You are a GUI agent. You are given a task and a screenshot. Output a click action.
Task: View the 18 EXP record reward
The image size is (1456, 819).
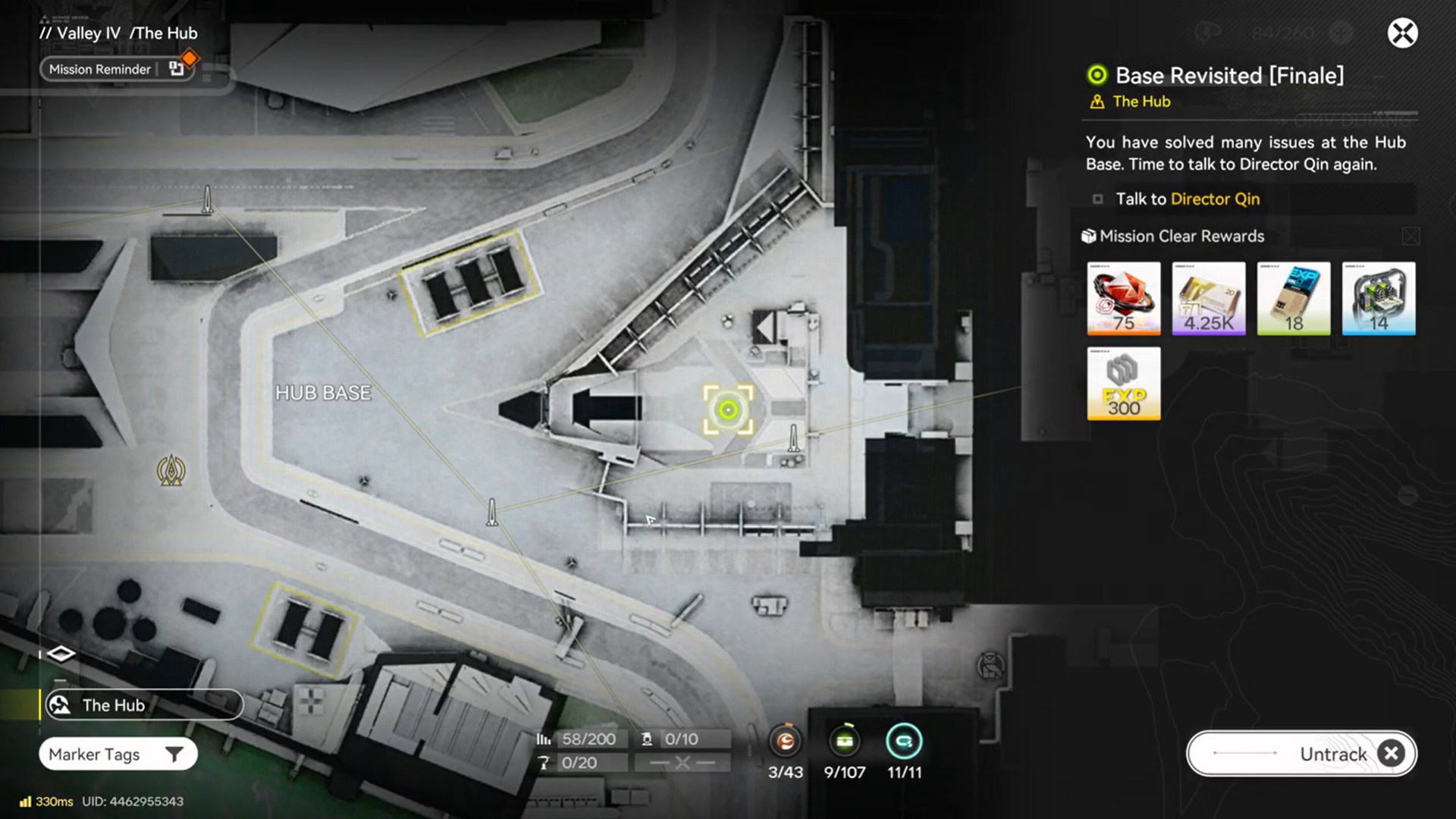click(x=1294, y=299)
